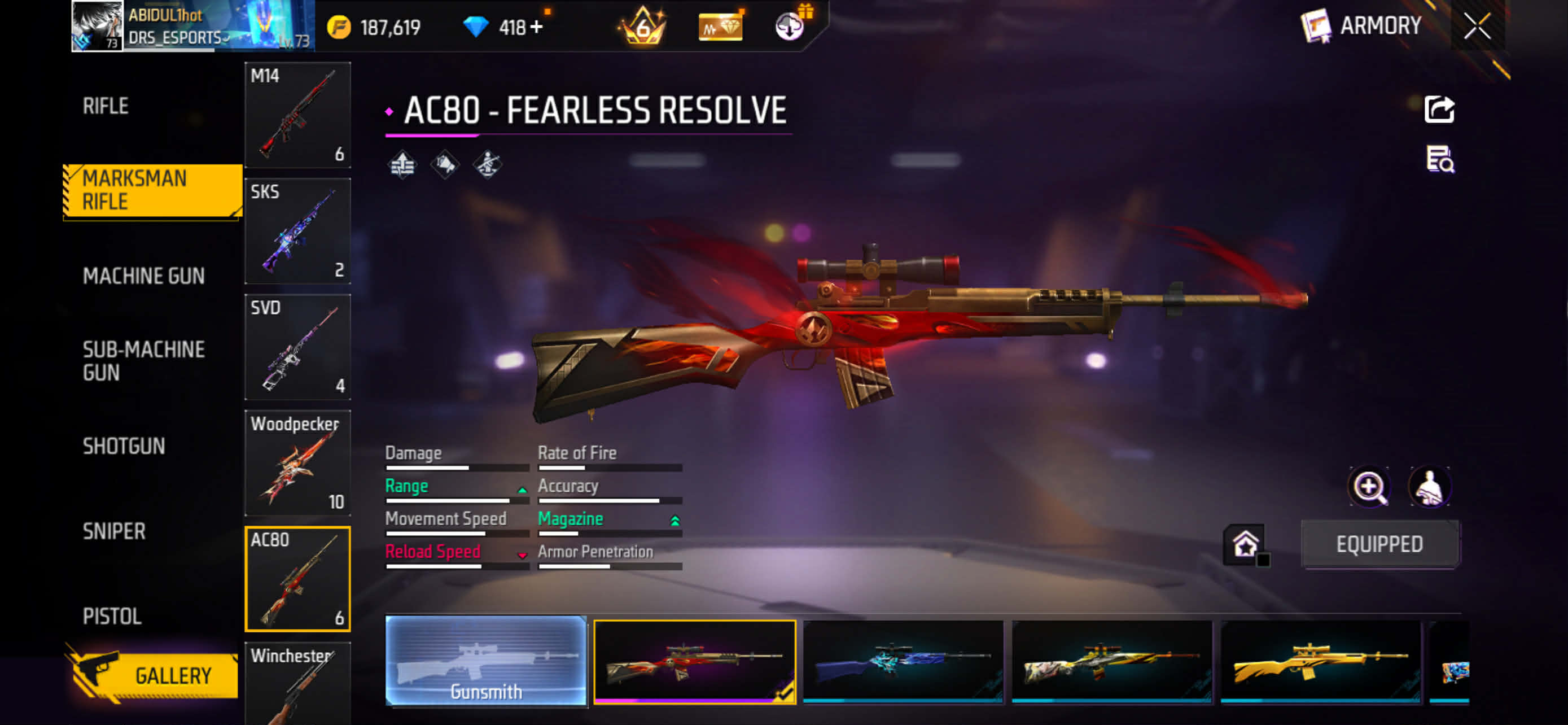Switch to the Rifle category
This screenshot has width=1568, height=725.
point(106,106)
